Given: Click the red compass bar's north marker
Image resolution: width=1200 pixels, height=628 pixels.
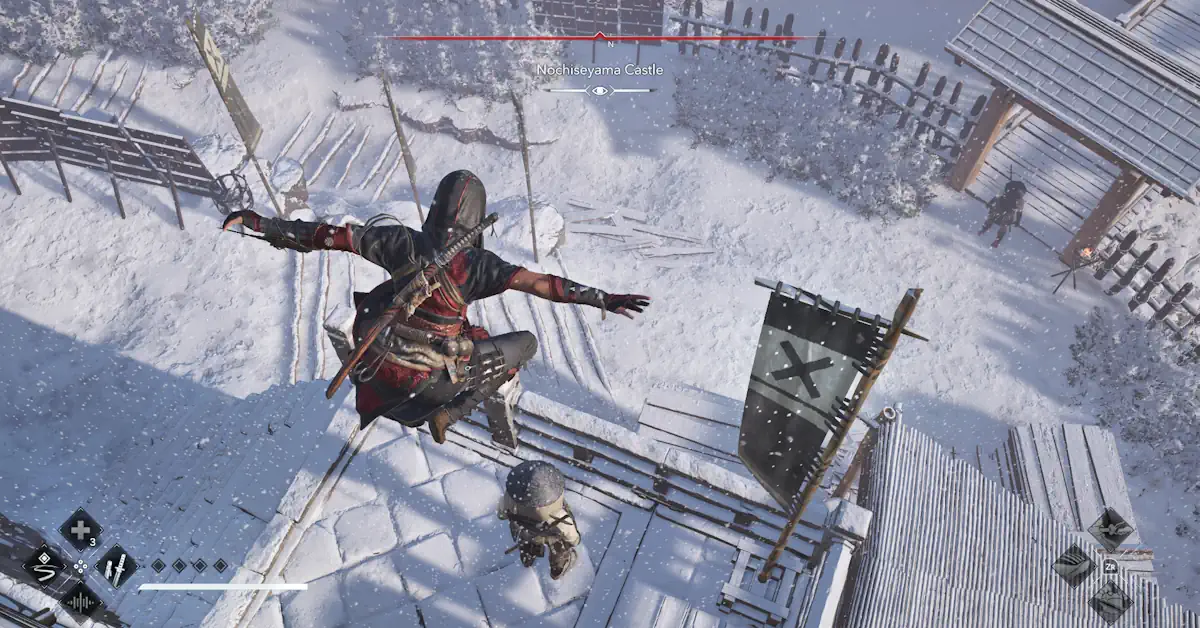Looking at the screenshot, I should [x=600, y=36].
